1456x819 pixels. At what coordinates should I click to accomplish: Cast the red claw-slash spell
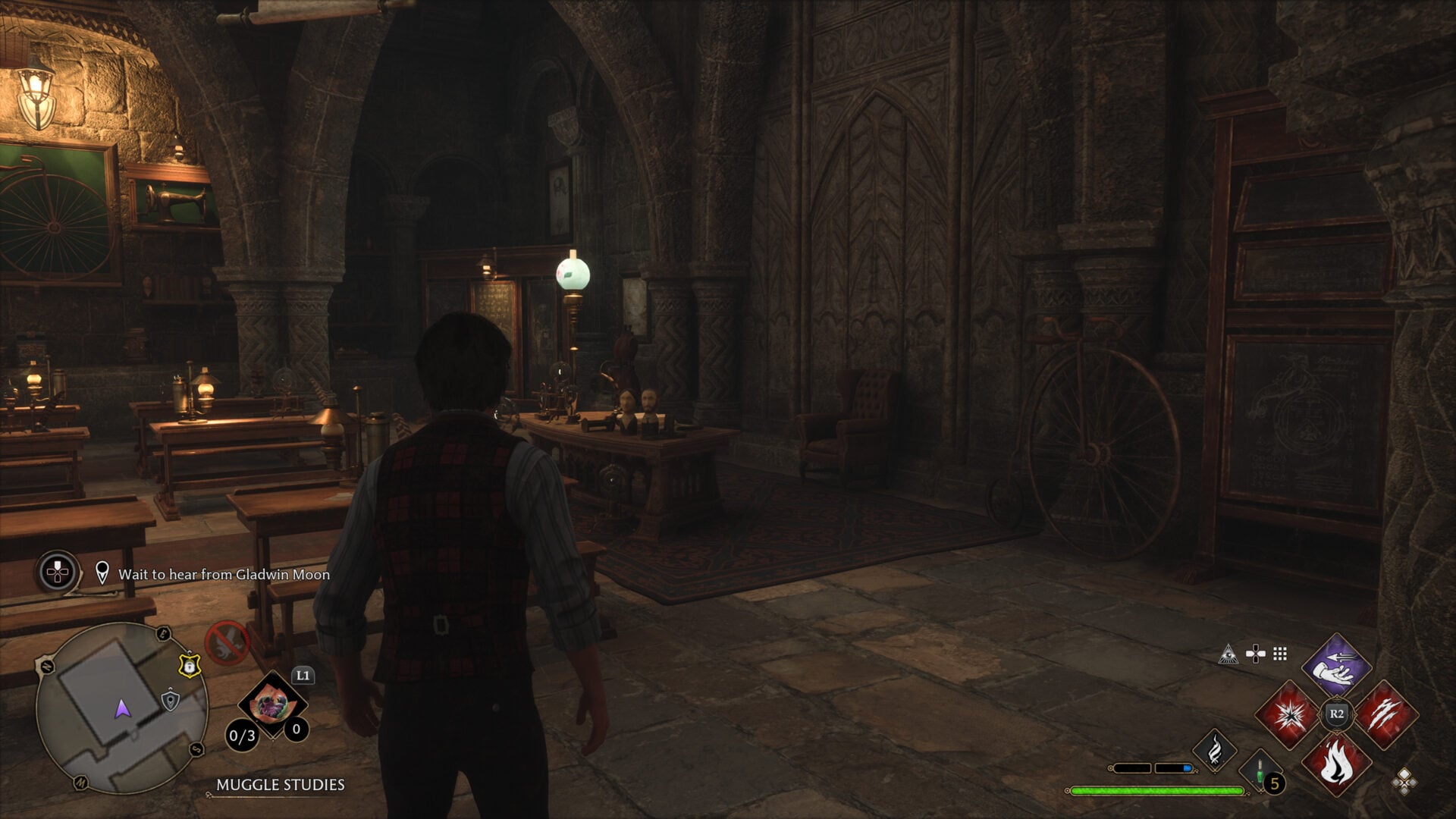tap(1385, 714)
